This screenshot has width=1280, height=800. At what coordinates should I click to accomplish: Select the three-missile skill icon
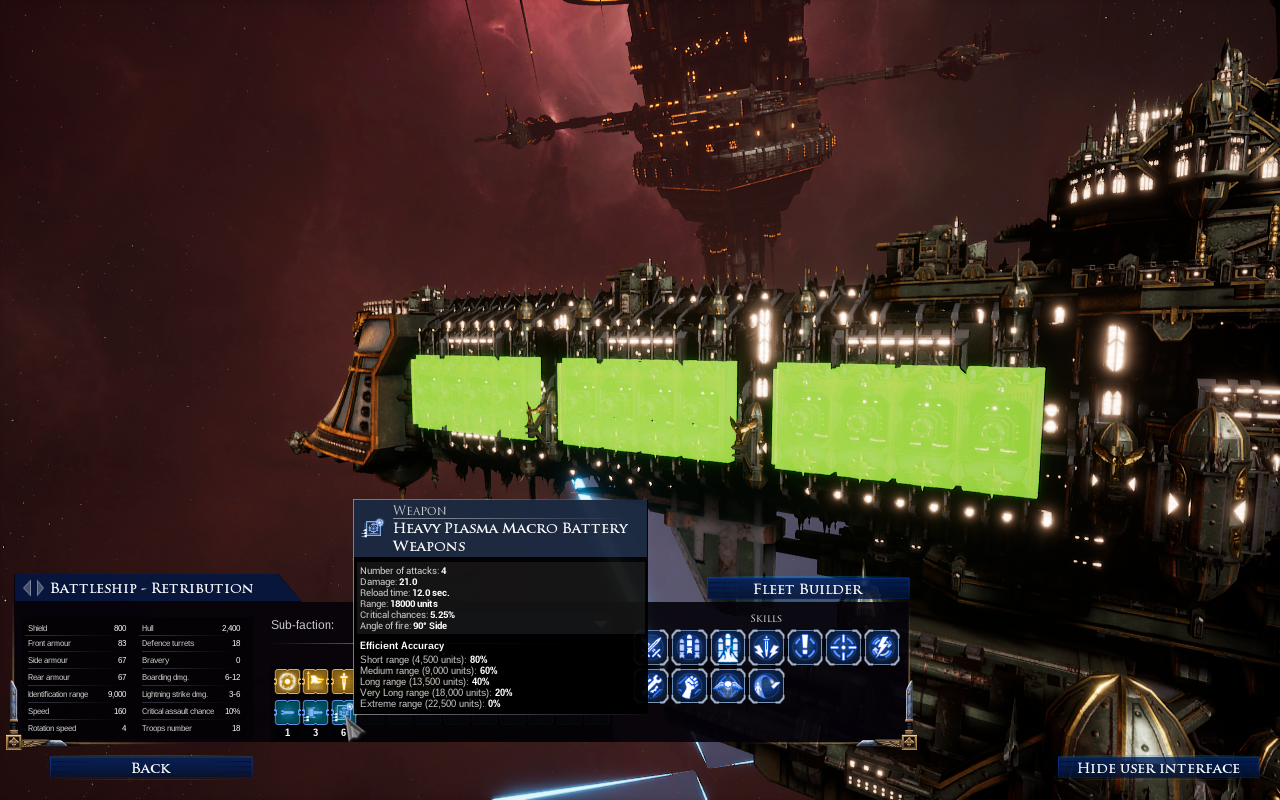(x=689, y=648)
